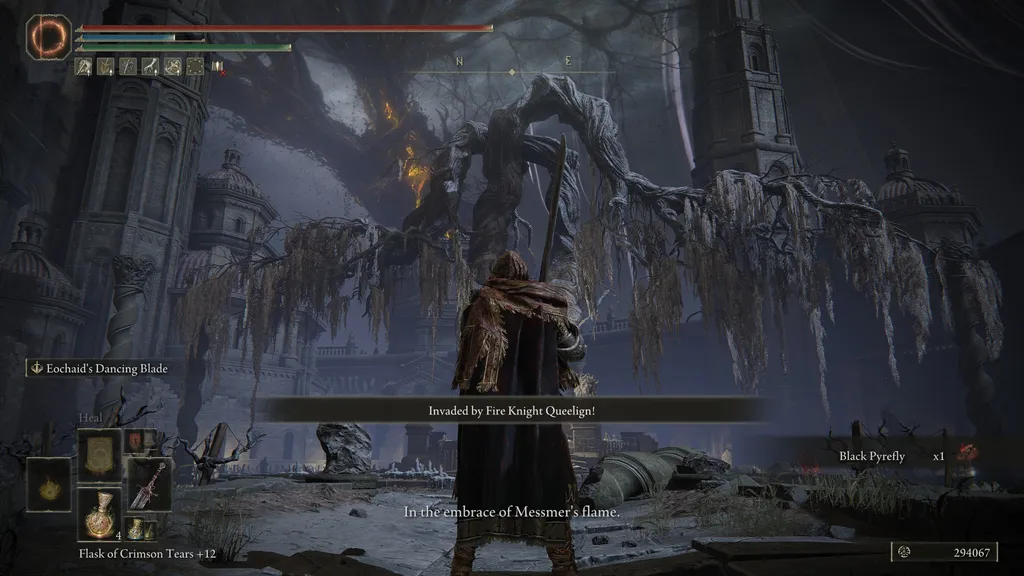Choose the golden flame left-hand slot
The height and width of the screenshot is (576, 1024).
click(48, 484)
